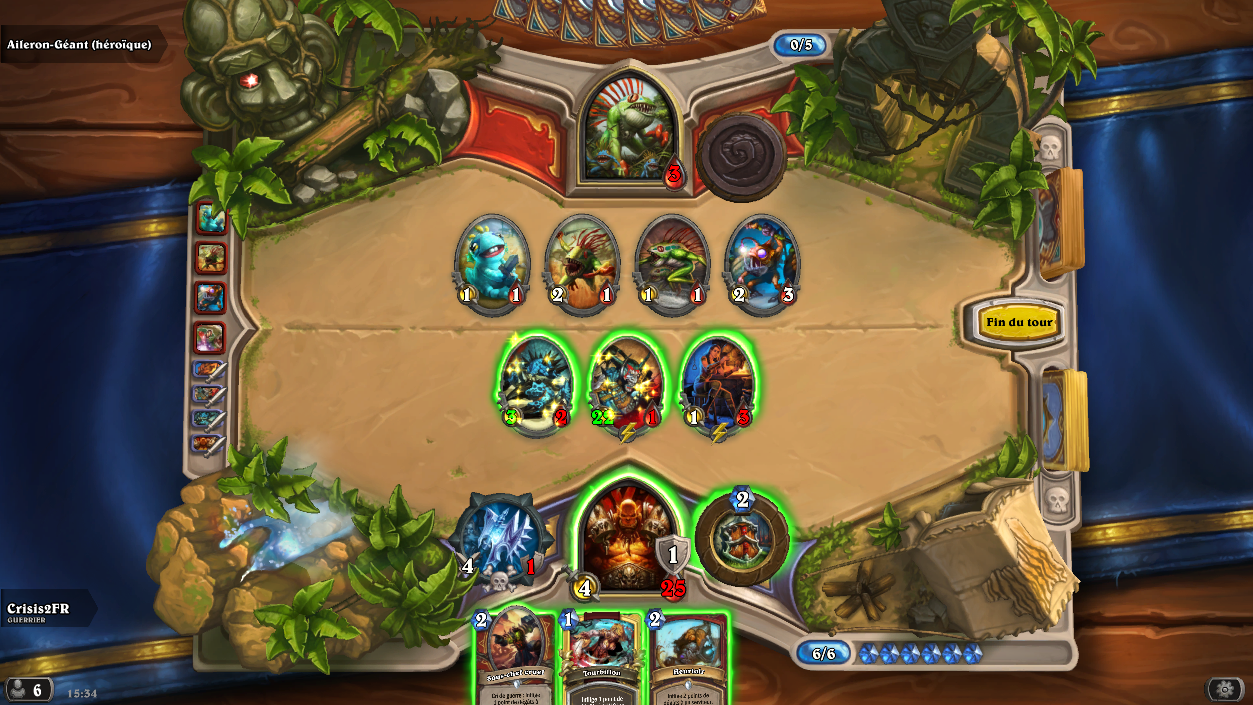Attack the enemy 1/1 leaping green murloc

tap(671, 262)
